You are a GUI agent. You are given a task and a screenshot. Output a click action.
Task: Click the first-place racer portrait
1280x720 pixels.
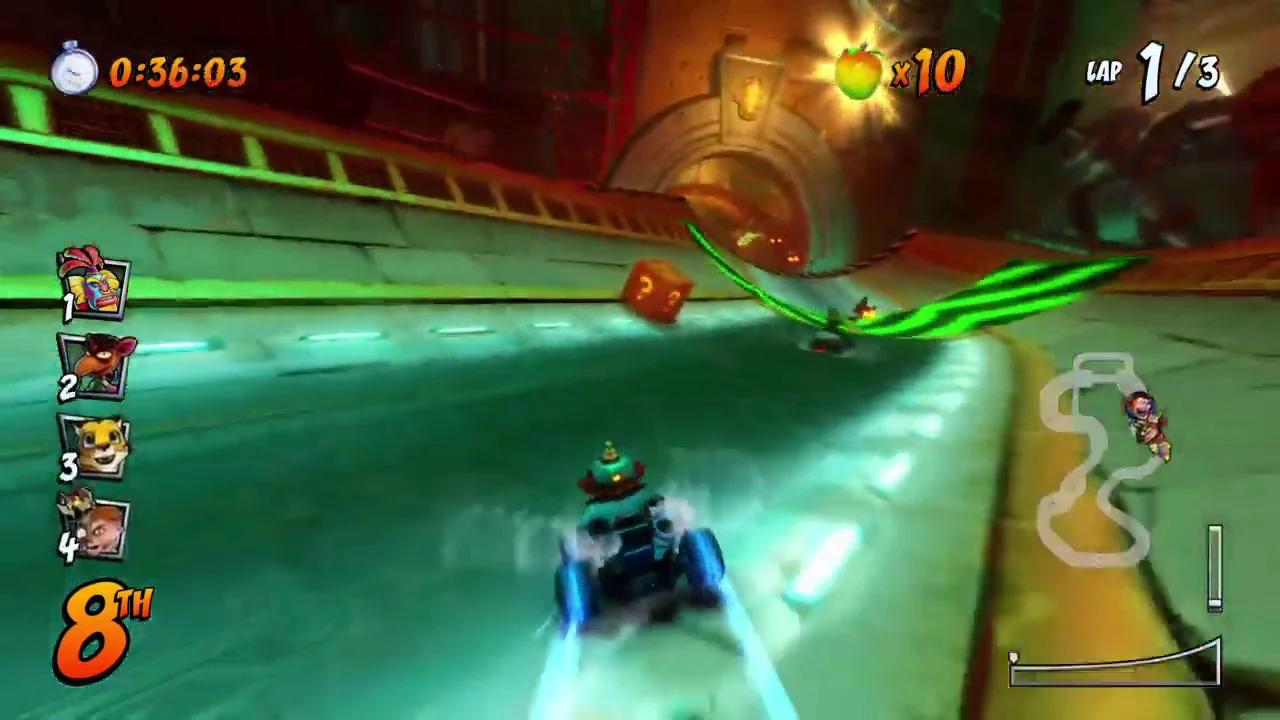95,288
